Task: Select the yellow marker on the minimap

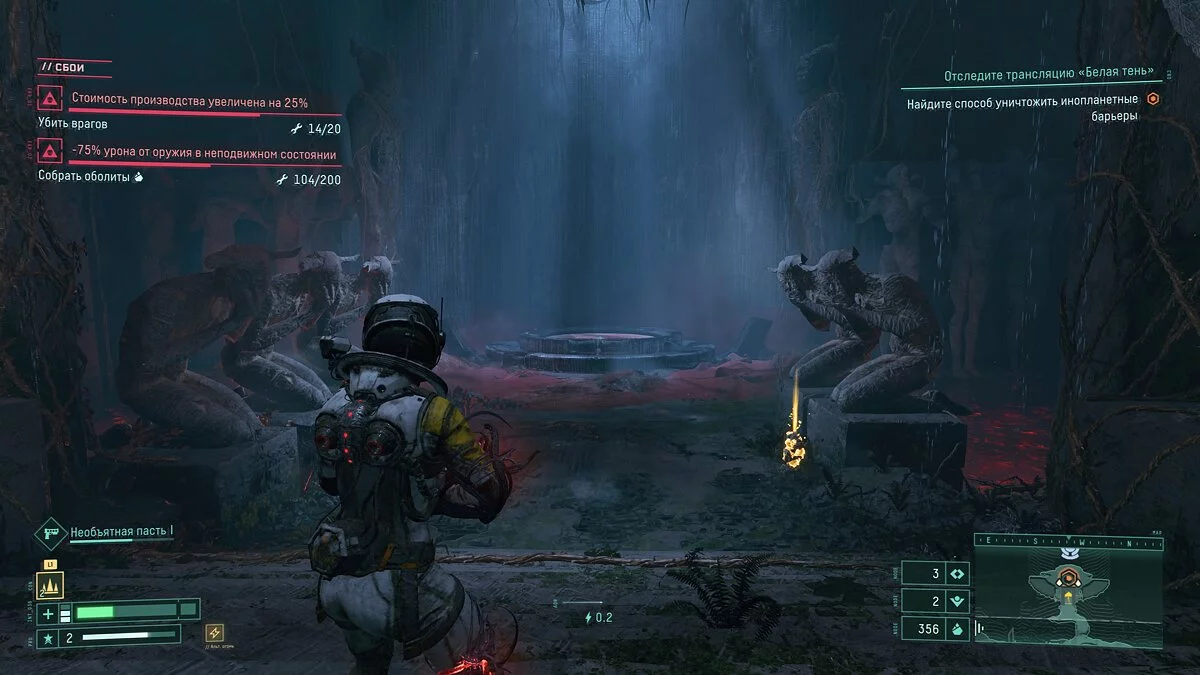Action: pyautogui.click(x=1067, y=598)
